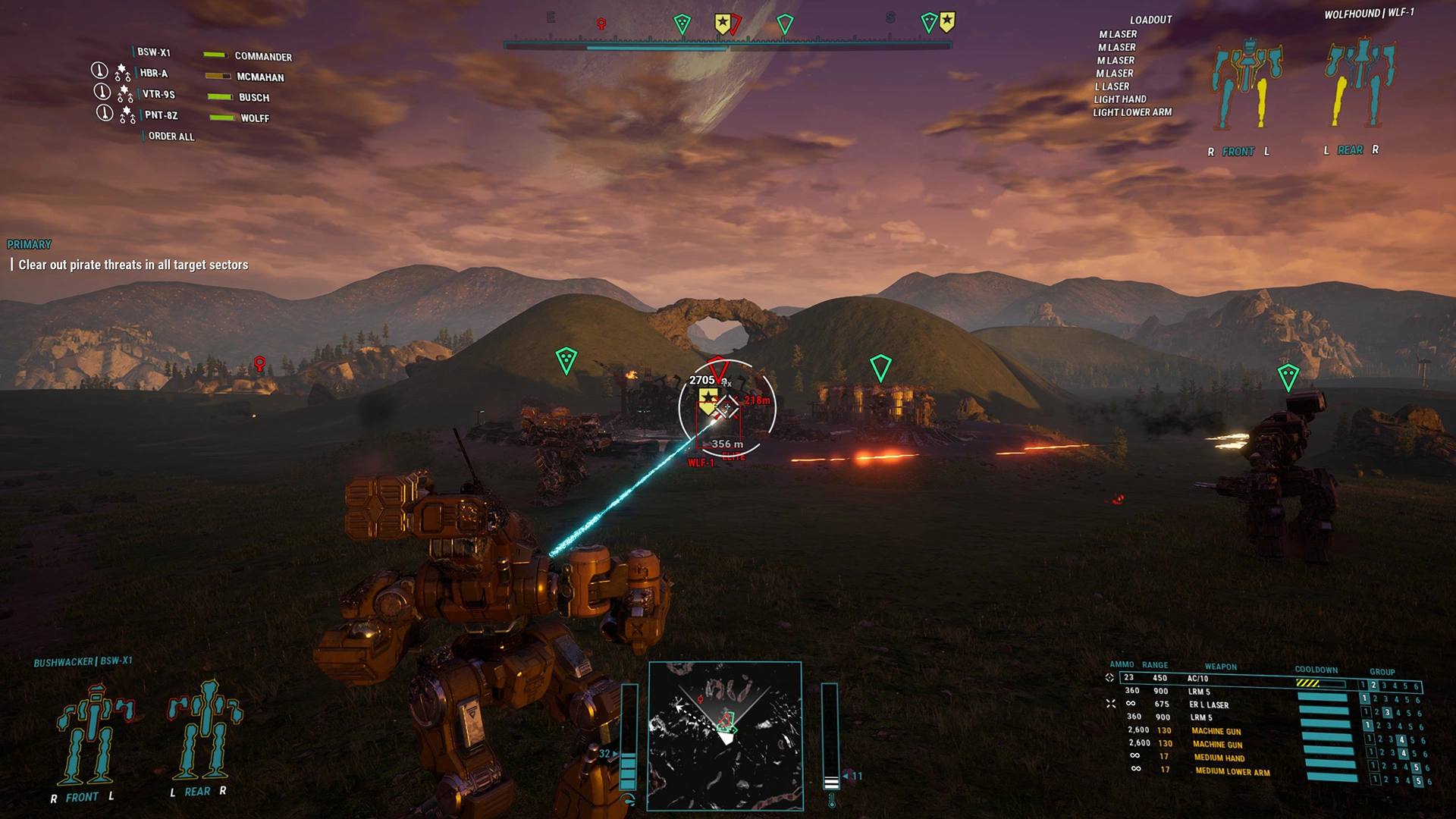Click the Wolfhound target rear armor diagram
The image size is (1456, 819).
pos(1360,82)
